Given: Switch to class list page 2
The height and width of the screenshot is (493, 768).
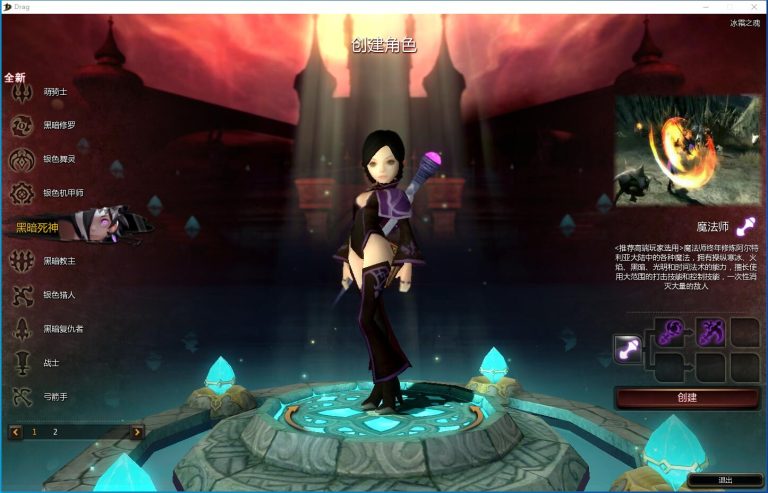Looking at the screenshot, I should tap(55, 432).
